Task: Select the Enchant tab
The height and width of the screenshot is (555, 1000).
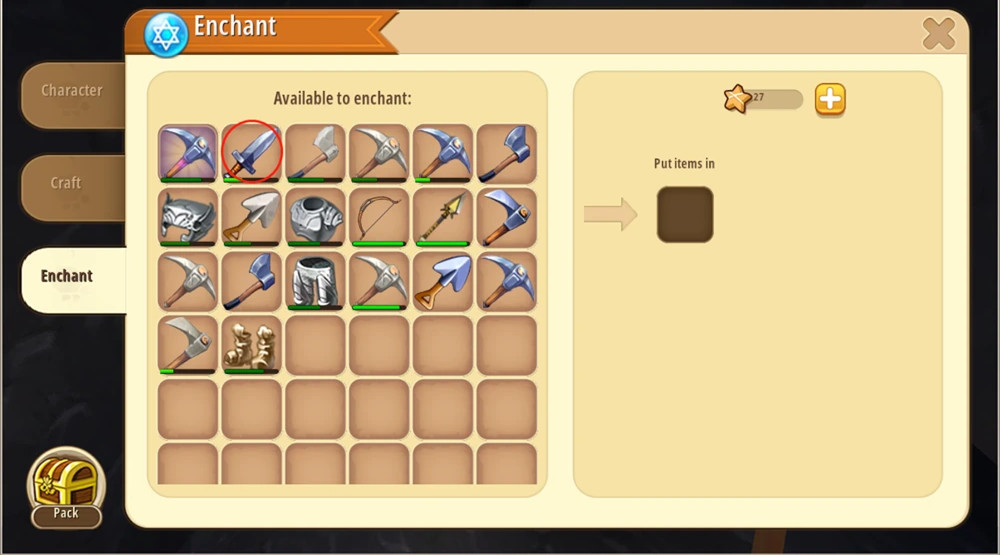Action: coord(68,277)
